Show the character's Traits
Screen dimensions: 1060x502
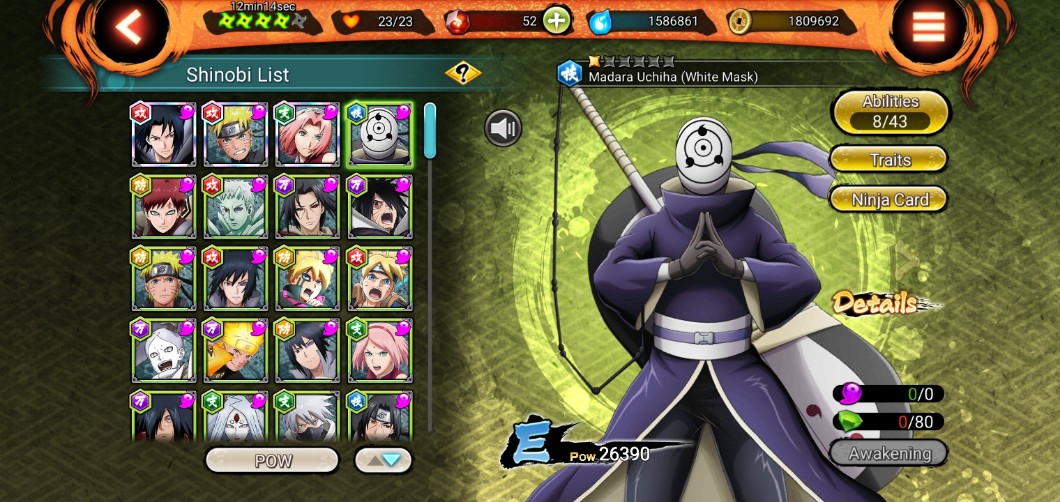coord(889,159)
